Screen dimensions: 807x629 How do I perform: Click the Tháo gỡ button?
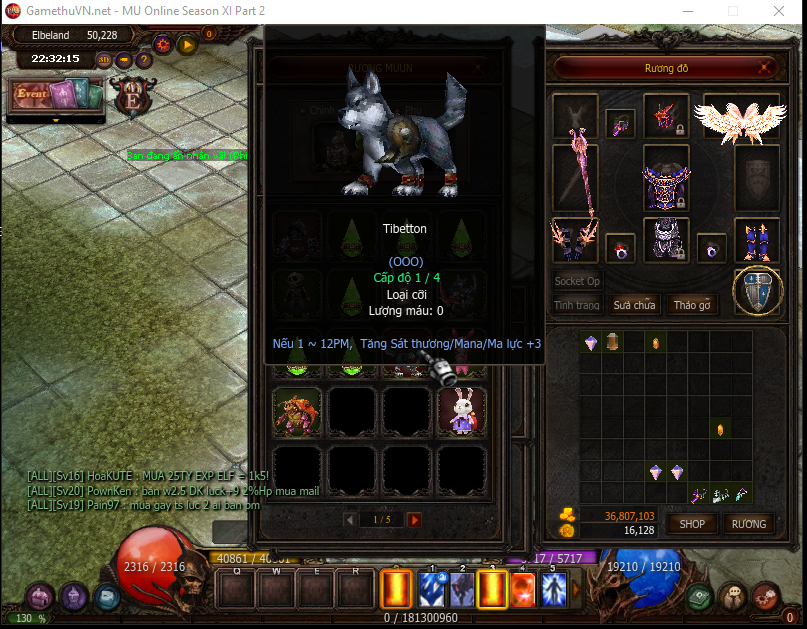[691, 305]
